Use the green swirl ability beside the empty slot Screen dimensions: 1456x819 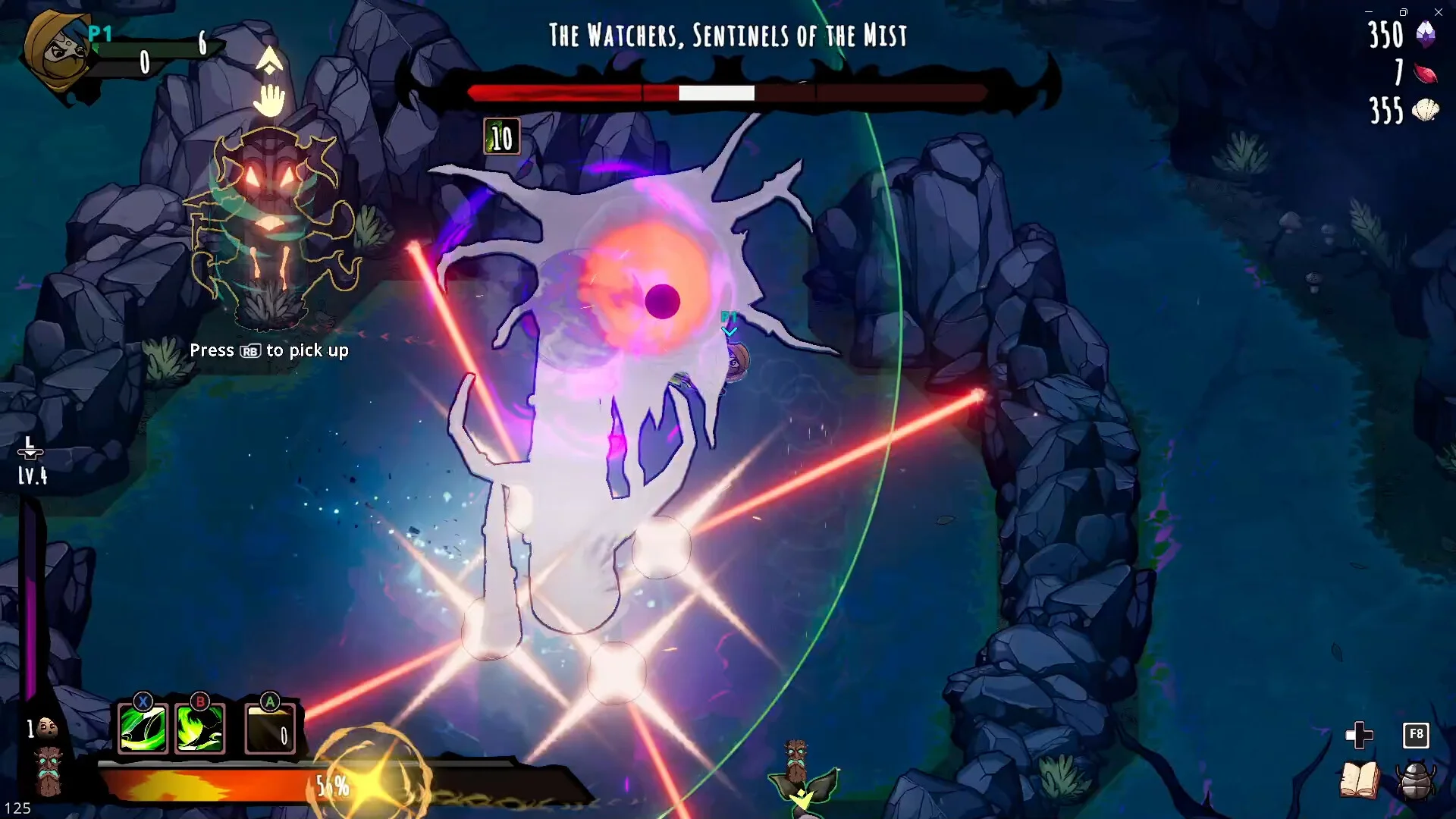coord(200,729)
